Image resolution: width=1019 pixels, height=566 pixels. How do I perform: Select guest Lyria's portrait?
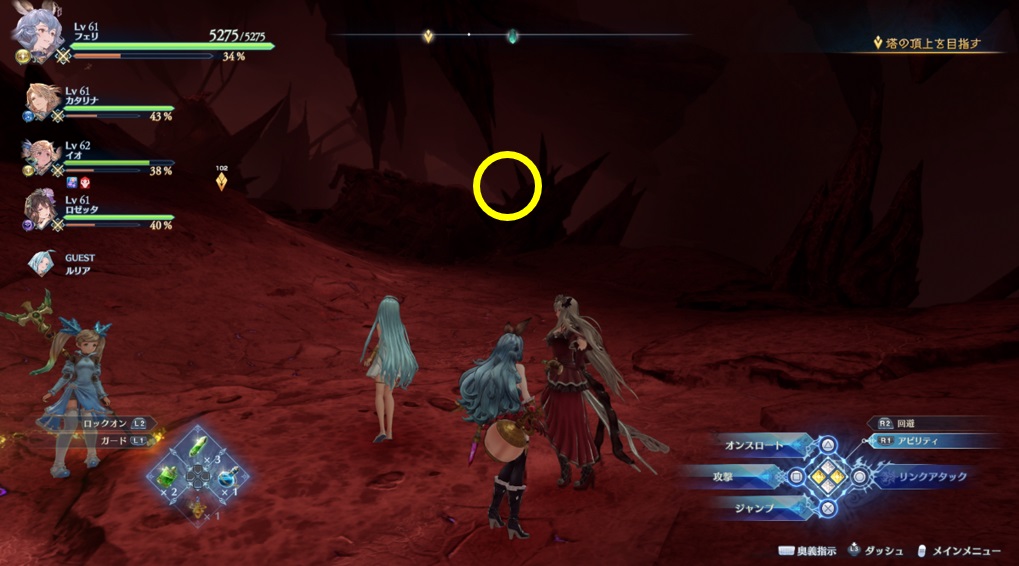(x=43, y=263)
